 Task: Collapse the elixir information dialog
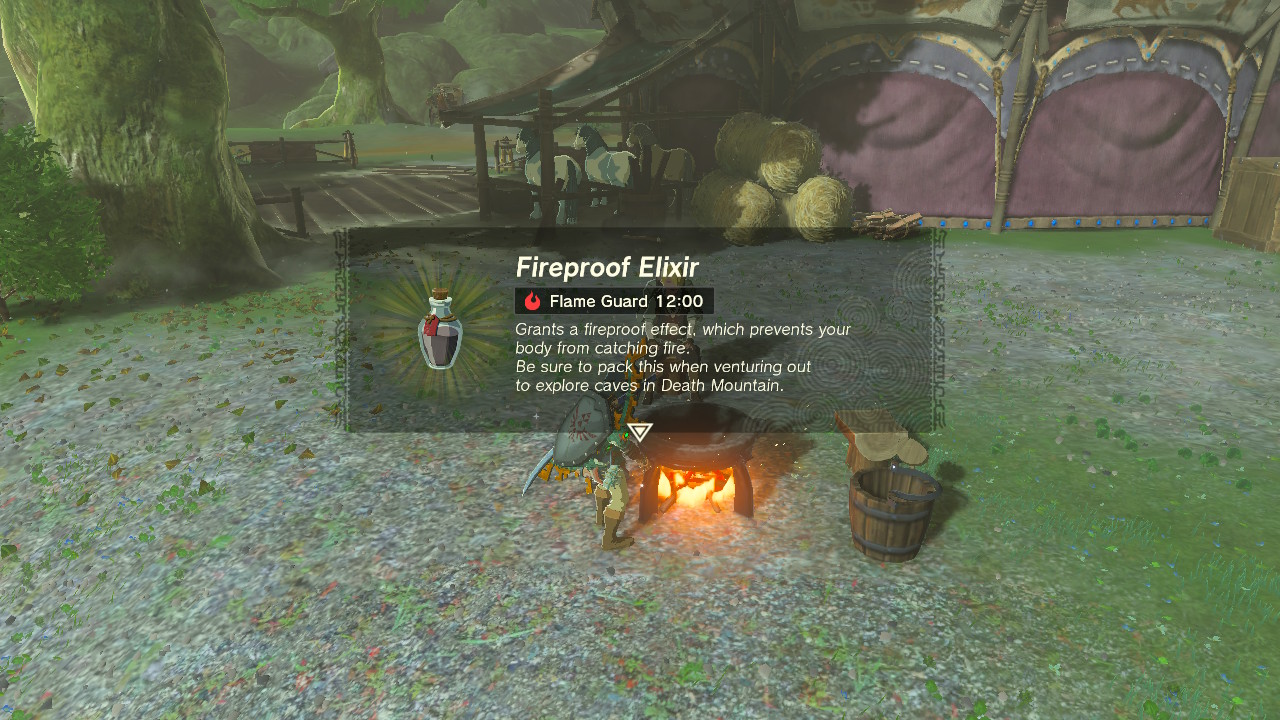coord(645,330)
